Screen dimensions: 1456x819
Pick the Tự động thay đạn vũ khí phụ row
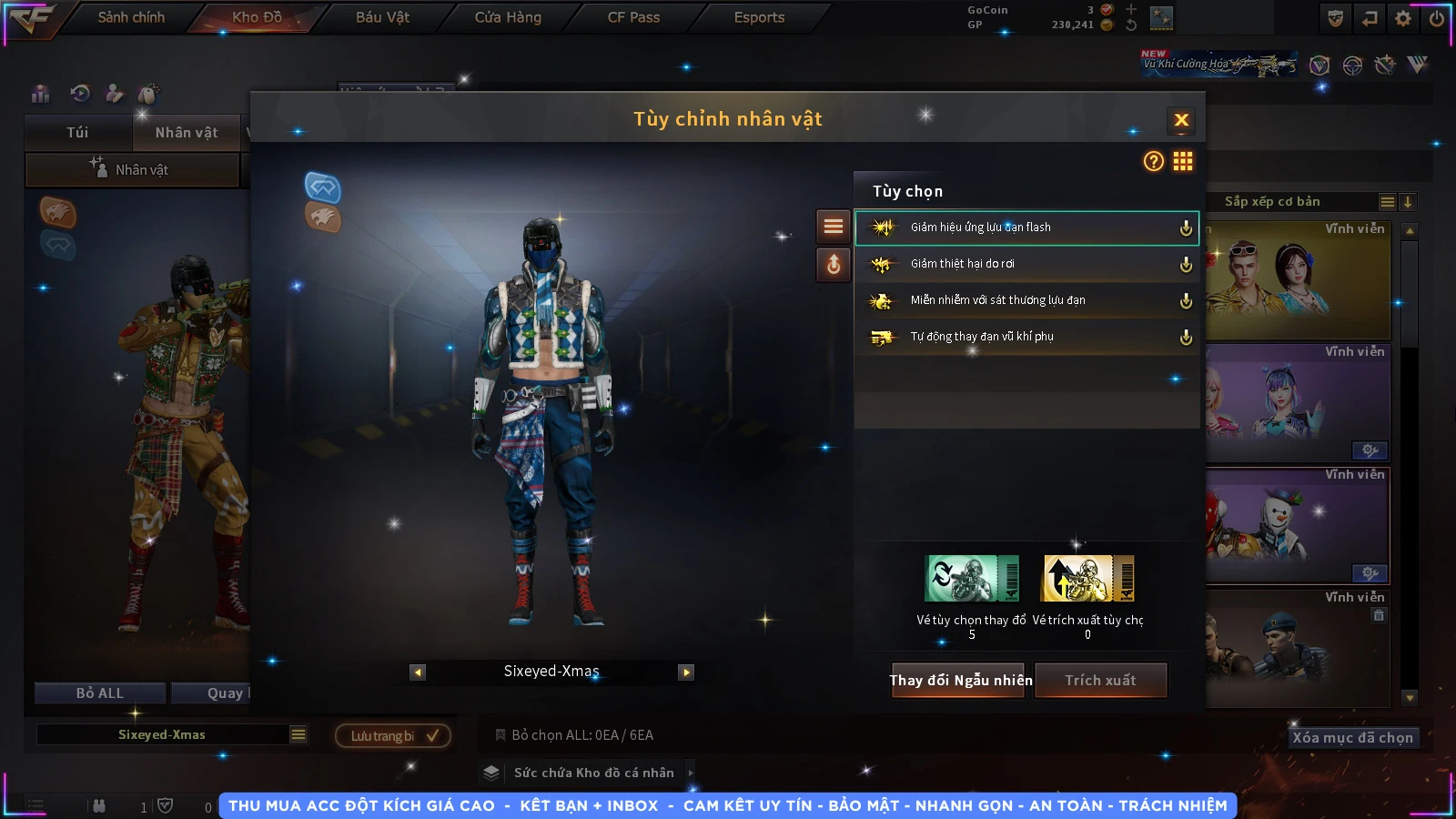tap(1026, 337)
